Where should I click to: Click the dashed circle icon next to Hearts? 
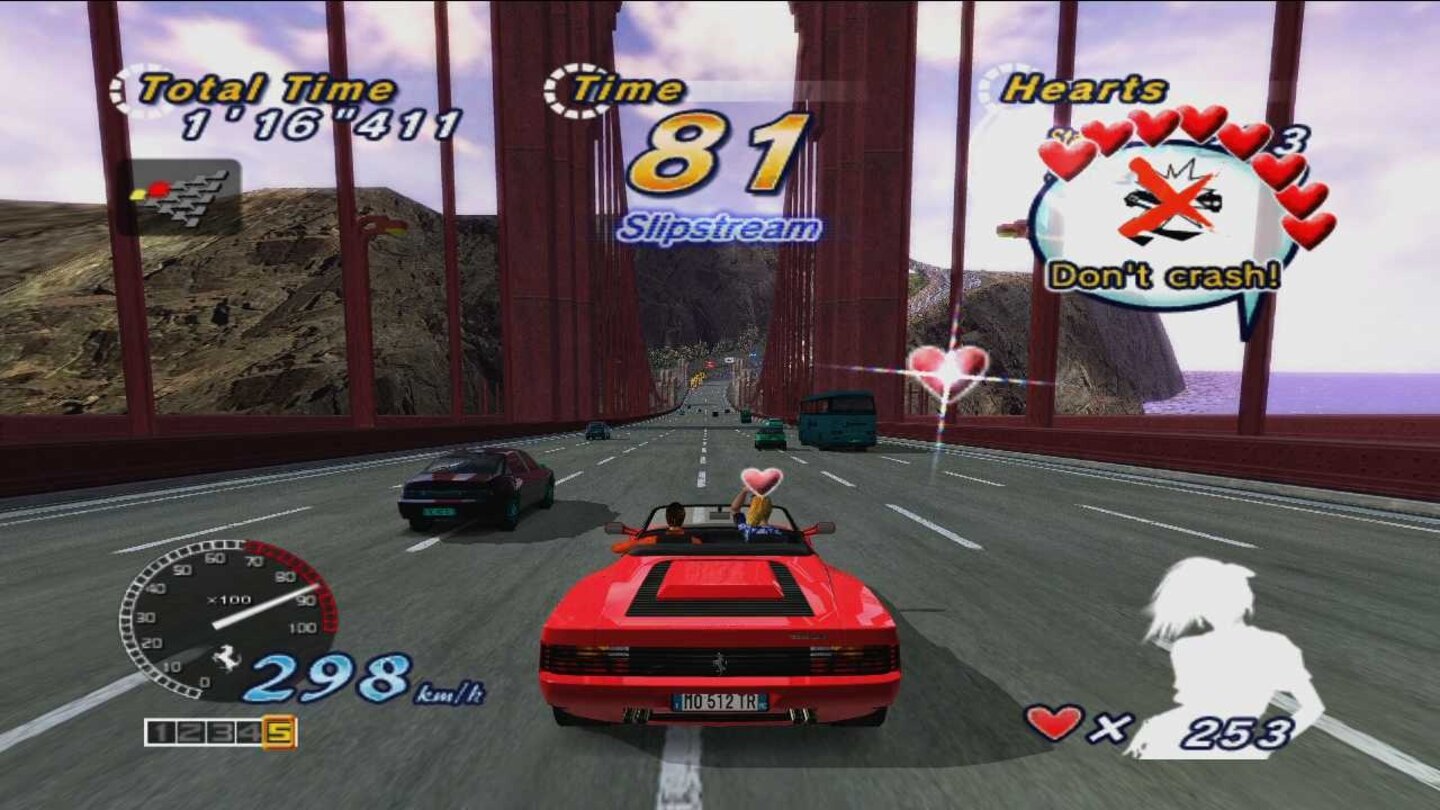pyautogui.click(x=995, y=88)
